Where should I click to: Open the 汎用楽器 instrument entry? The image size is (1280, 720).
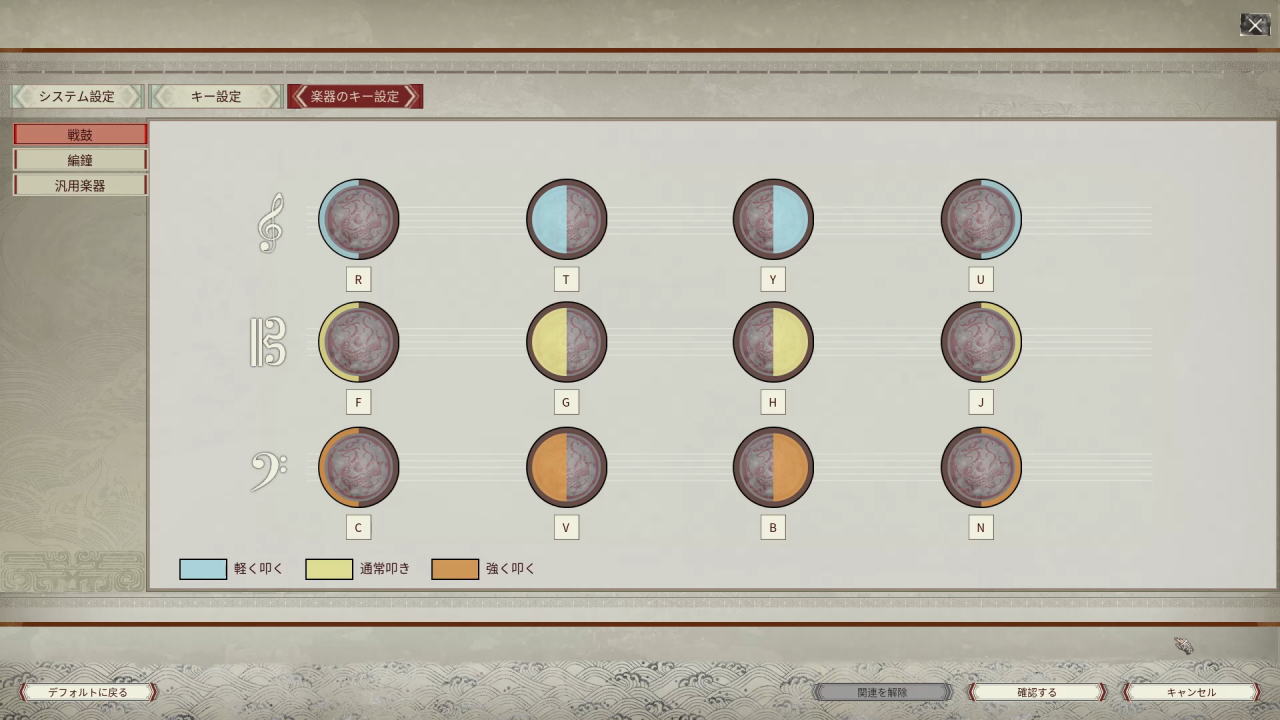pyautogui.click(x=80, y=185)
